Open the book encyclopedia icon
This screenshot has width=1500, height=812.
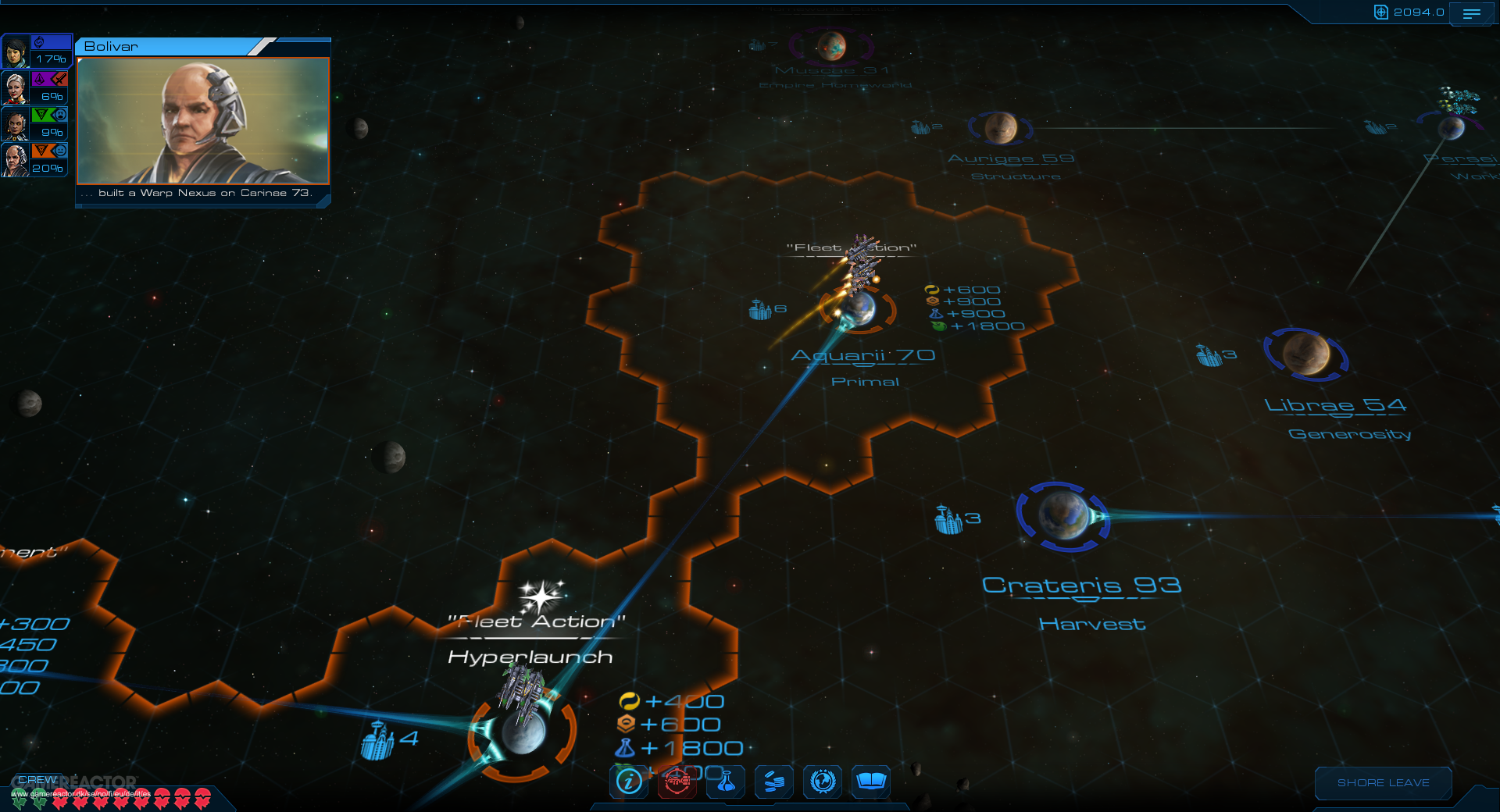pos(870,782)
